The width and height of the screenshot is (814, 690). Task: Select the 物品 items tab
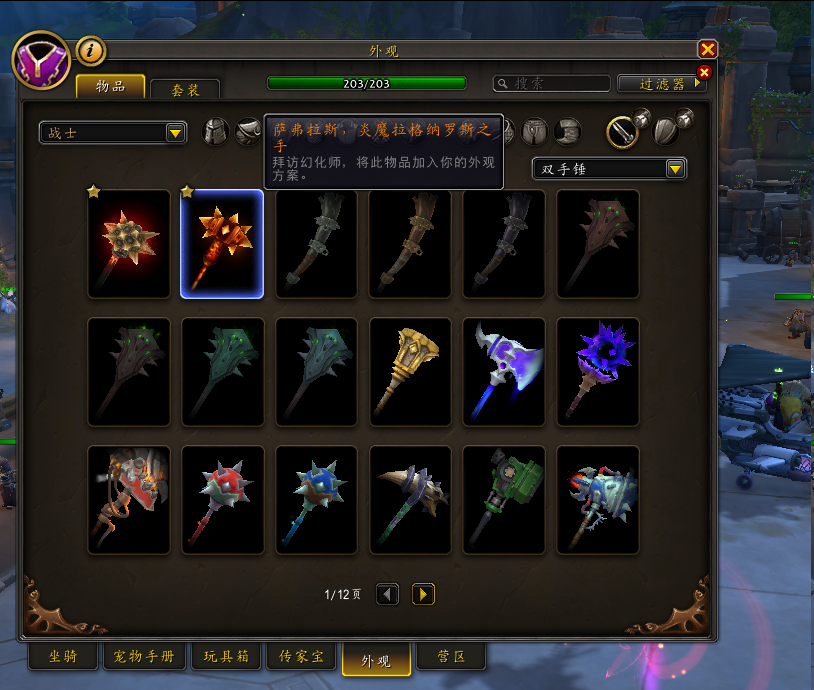[111, 87]
